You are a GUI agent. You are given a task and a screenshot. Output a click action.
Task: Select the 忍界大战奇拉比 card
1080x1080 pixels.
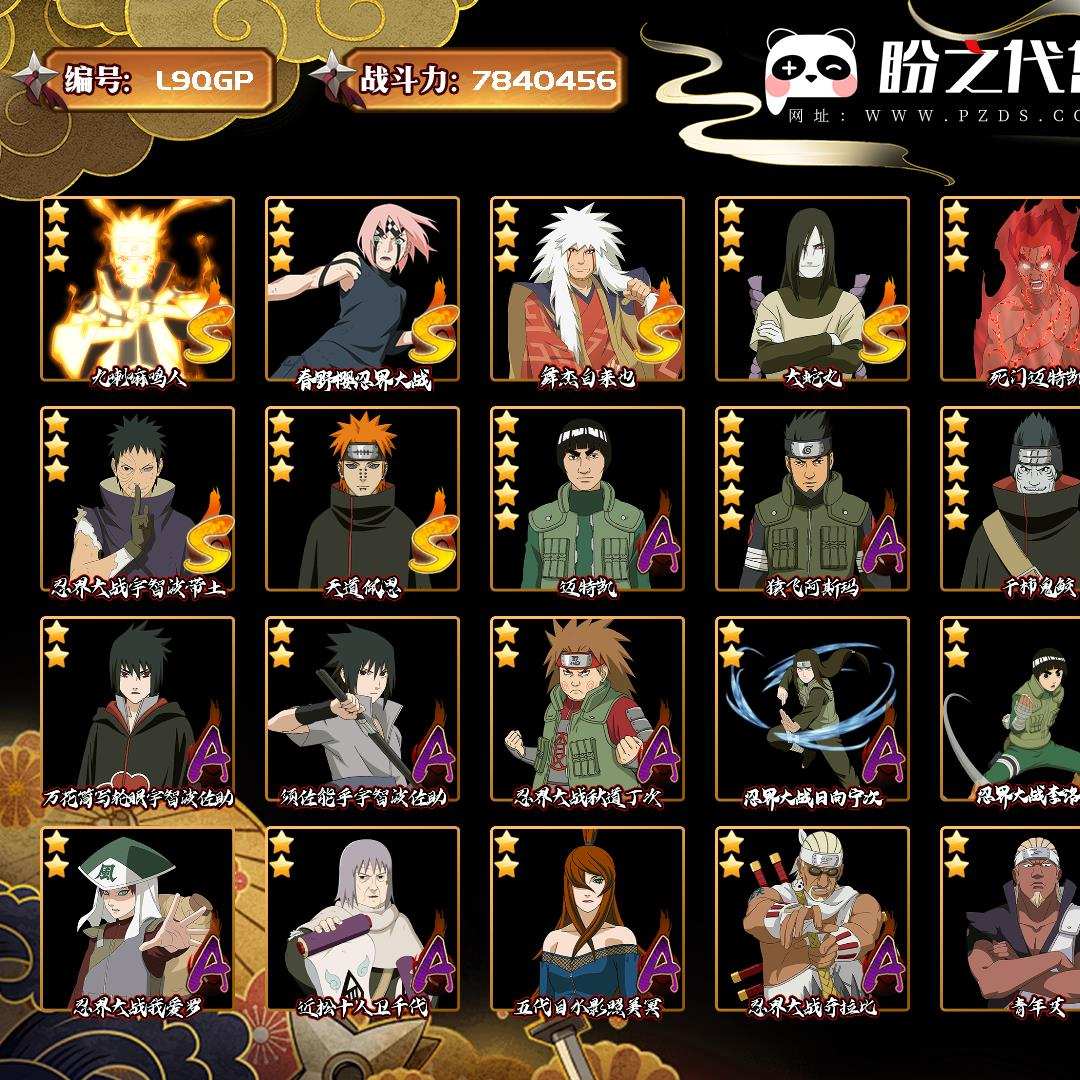(812, 918)
